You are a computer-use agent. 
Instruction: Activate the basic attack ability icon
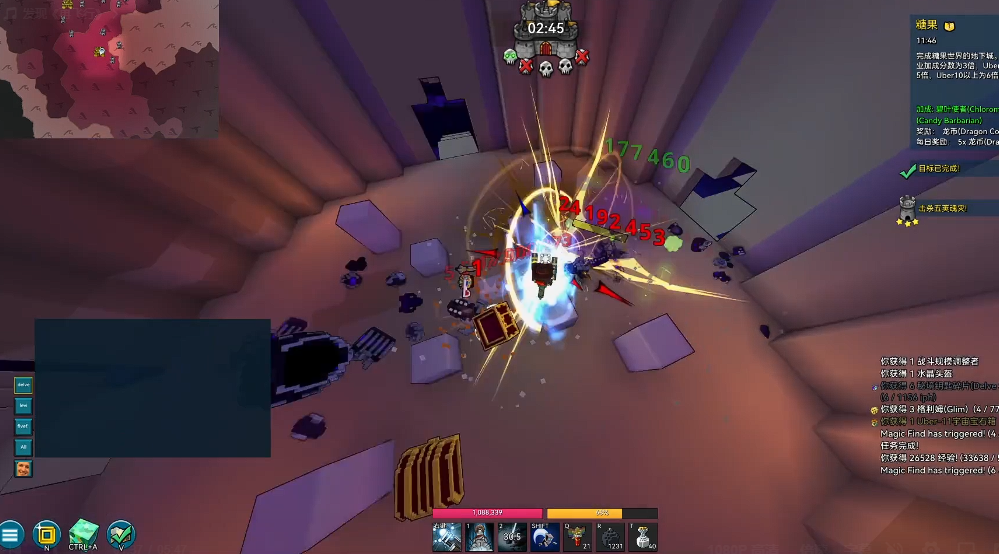447,537
